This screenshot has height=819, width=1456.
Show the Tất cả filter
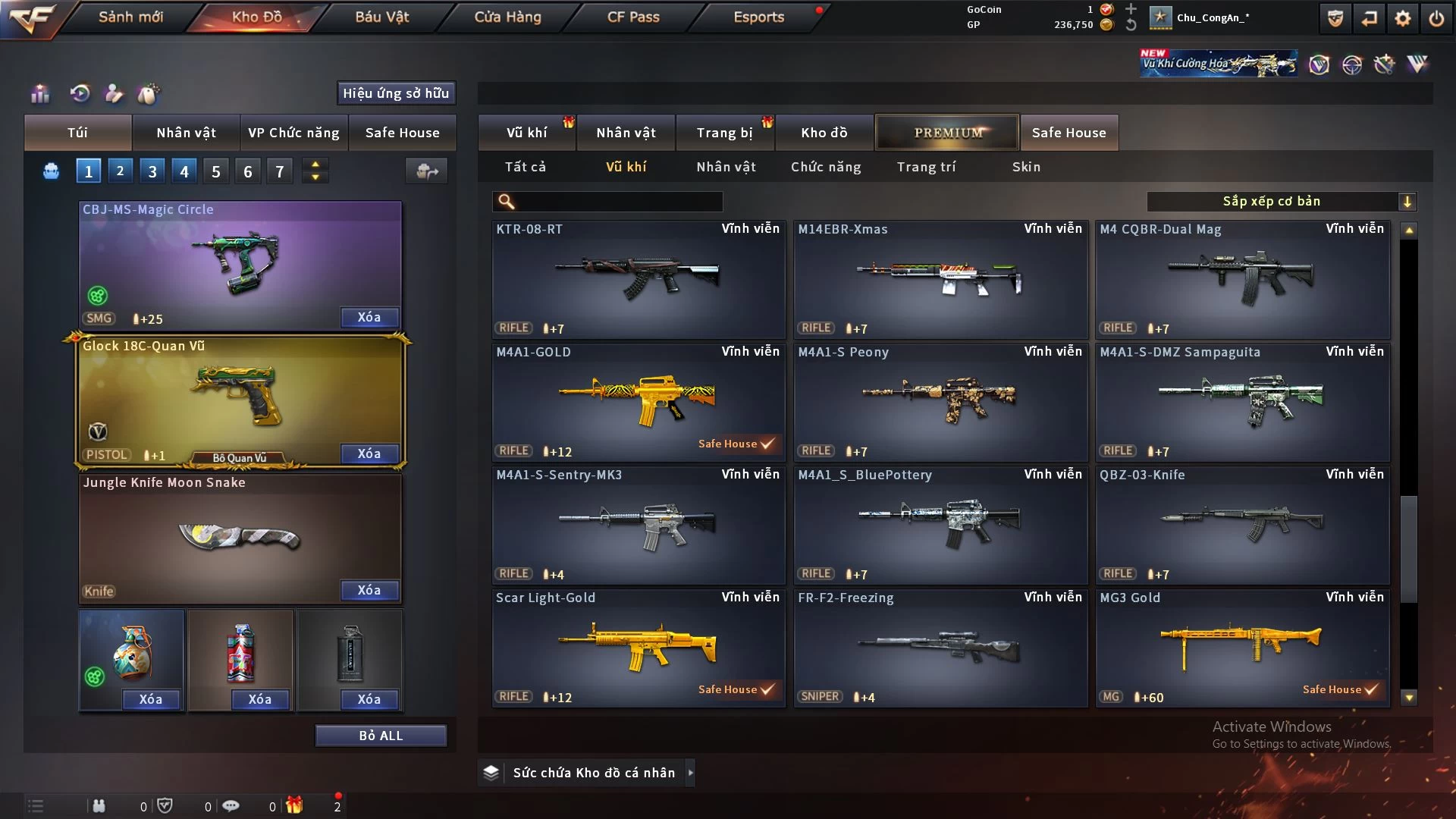(x=526, y=167)
